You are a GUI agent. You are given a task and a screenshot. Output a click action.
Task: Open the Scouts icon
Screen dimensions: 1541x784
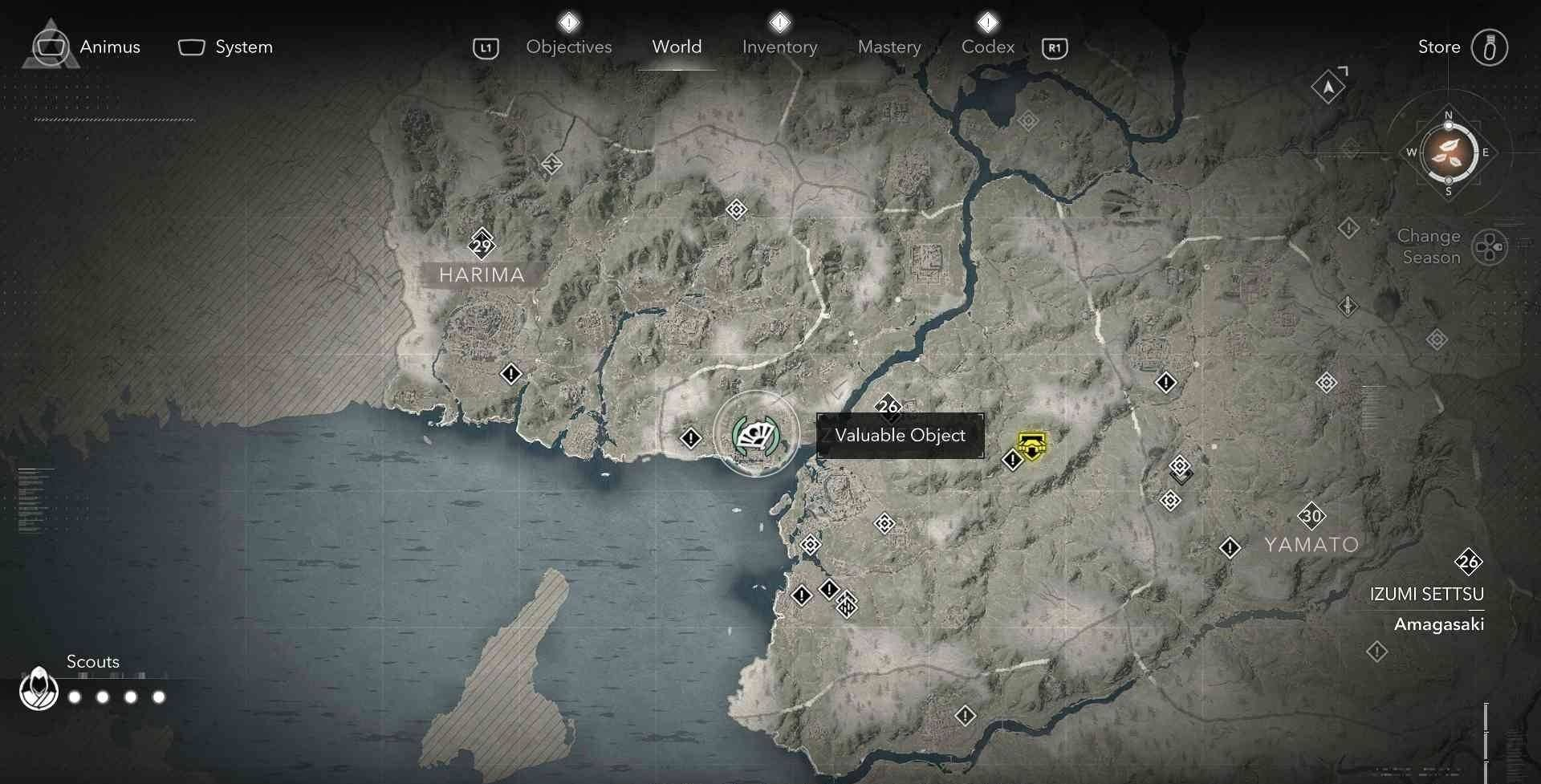pyautogui.click(x=39, y=689)
